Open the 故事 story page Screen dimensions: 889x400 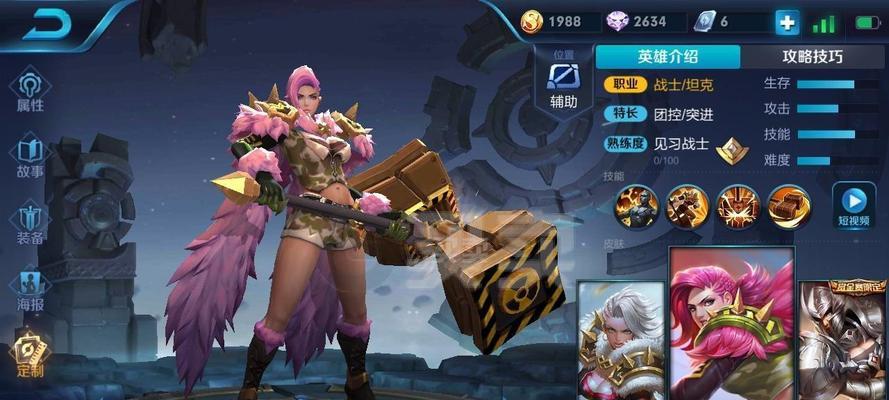click(x=31, y=155)
